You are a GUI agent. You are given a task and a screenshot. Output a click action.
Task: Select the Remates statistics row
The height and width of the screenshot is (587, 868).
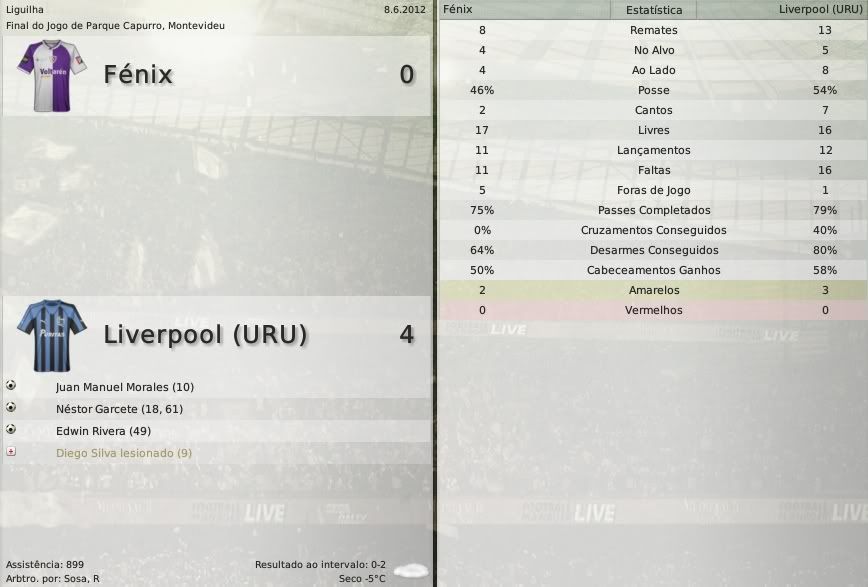click(653, 30)
